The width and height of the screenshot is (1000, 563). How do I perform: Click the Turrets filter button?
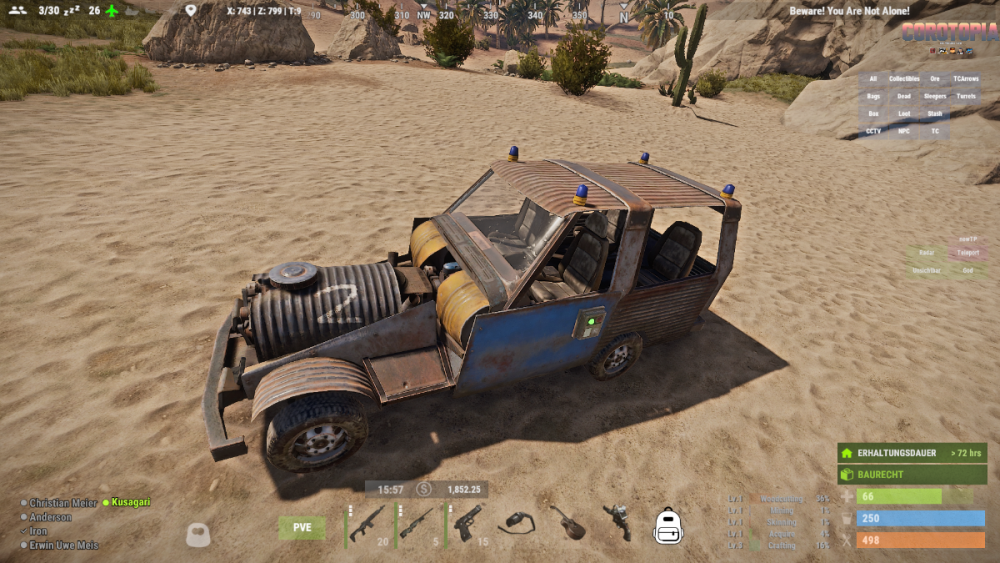966,97
